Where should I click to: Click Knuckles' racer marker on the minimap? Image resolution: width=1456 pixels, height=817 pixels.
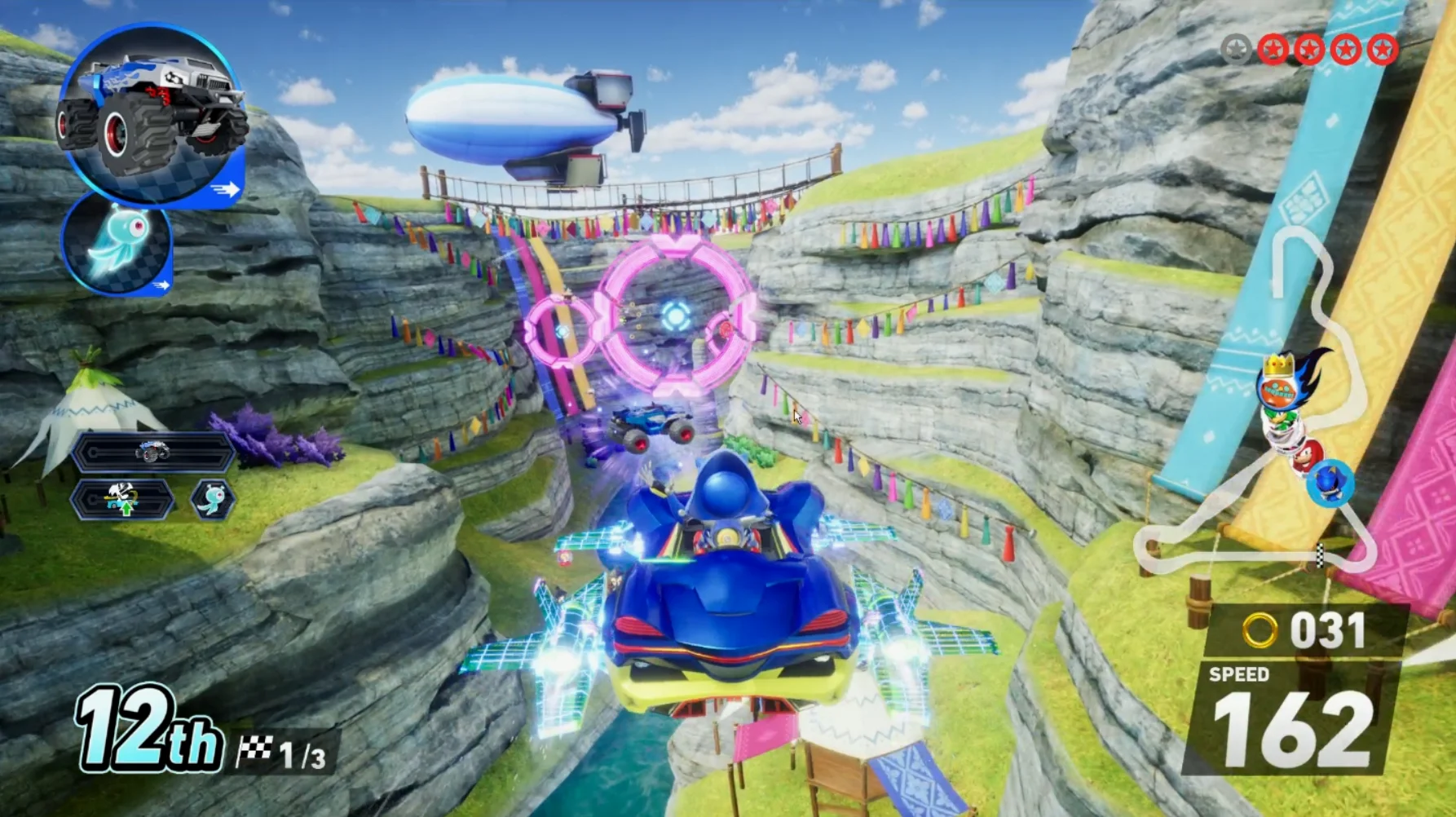click(x=1305, y=454)
